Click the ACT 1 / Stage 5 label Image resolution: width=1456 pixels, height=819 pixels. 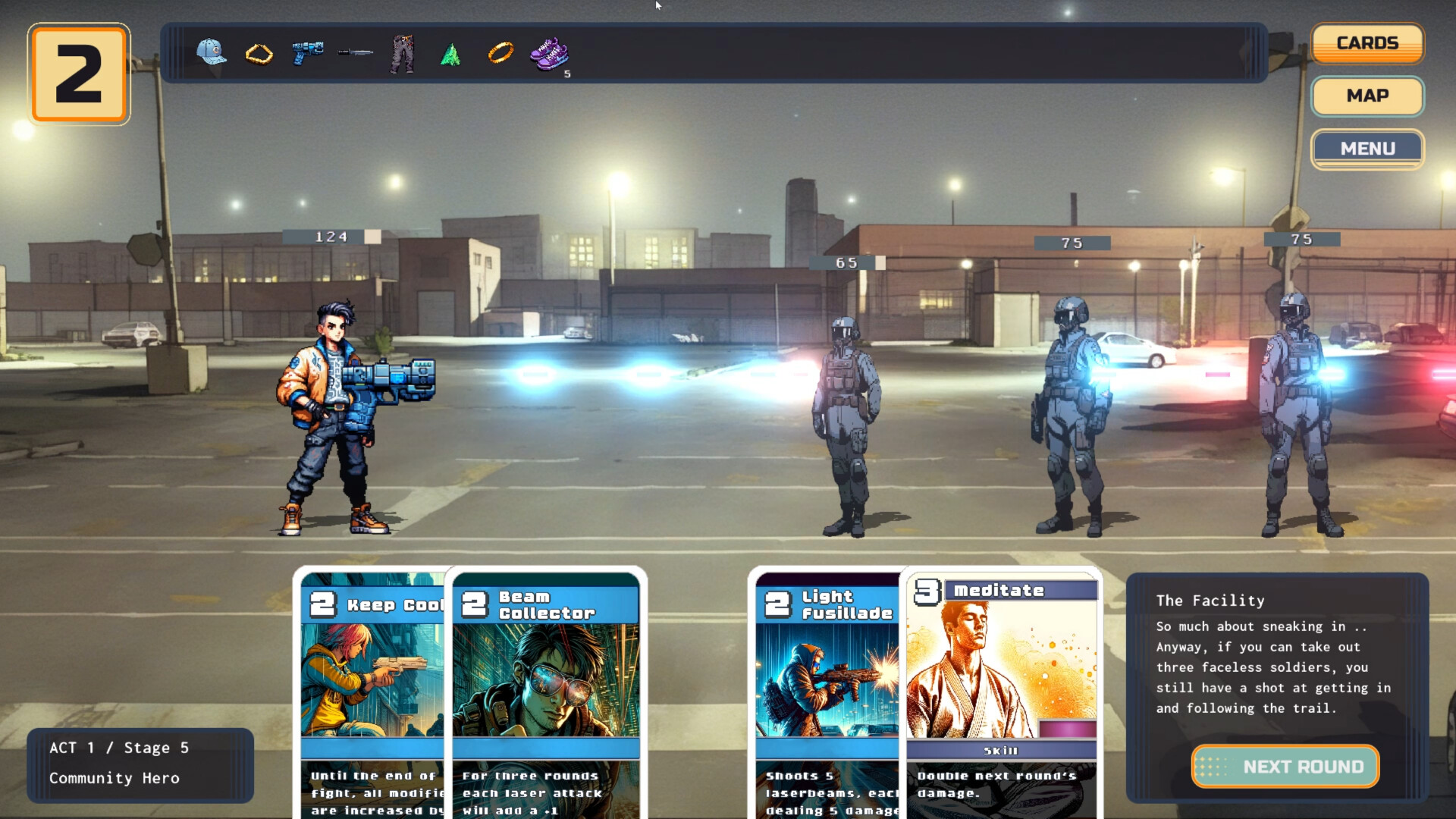point(119,747)
